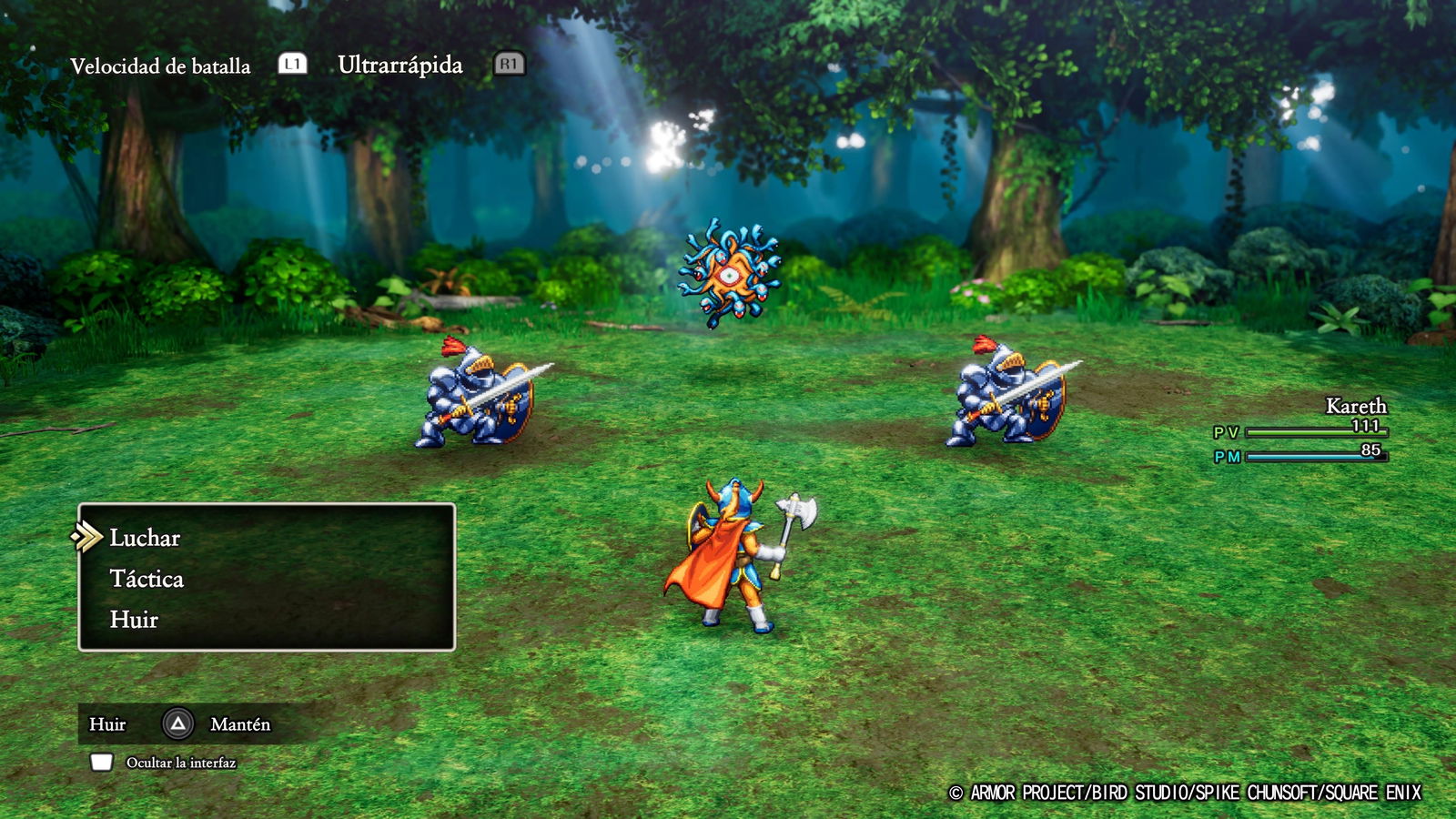
Task: Choose Luchar from the battle menu
Action: point(144,538)
